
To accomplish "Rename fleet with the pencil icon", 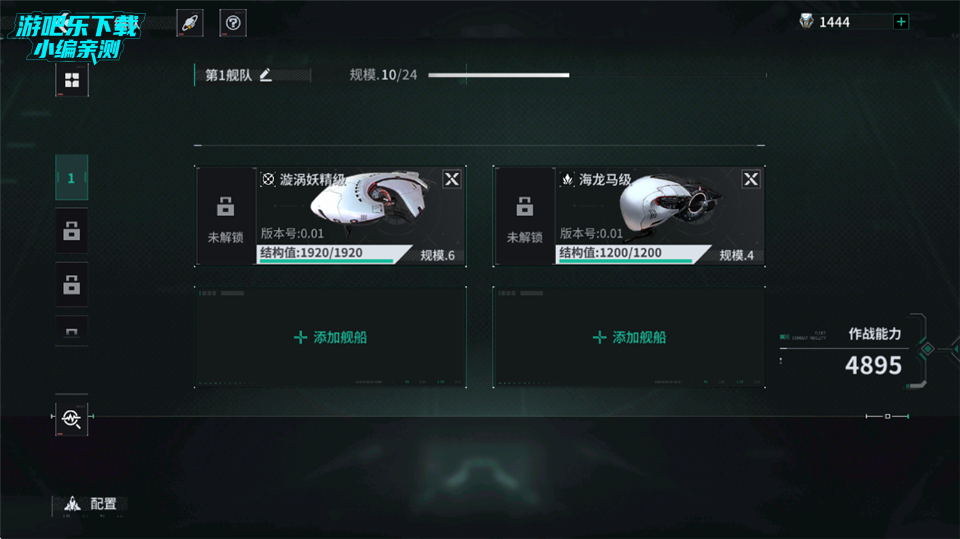I will pos(266,75).
